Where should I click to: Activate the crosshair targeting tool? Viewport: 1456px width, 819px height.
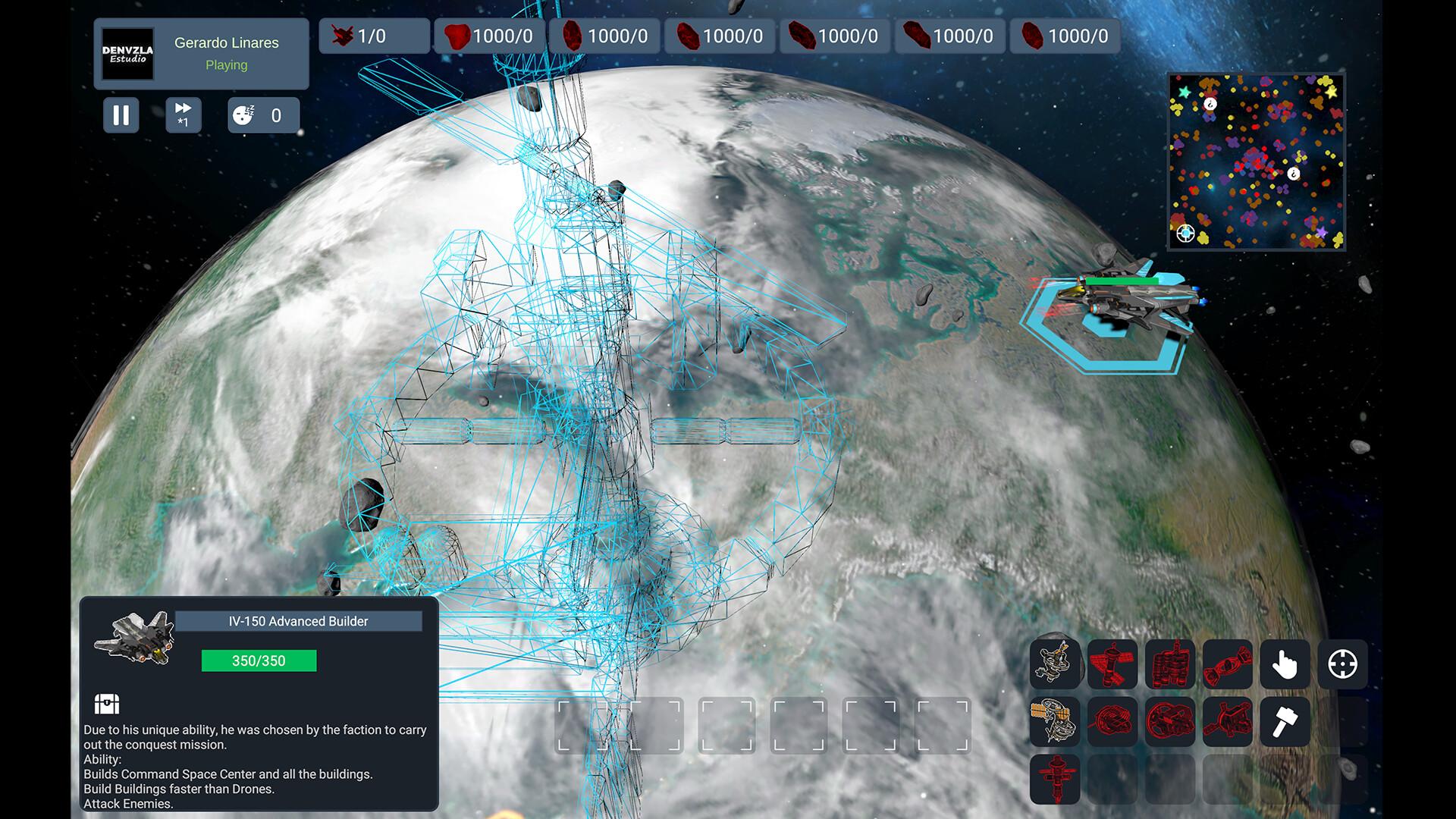coord(1343,665)
